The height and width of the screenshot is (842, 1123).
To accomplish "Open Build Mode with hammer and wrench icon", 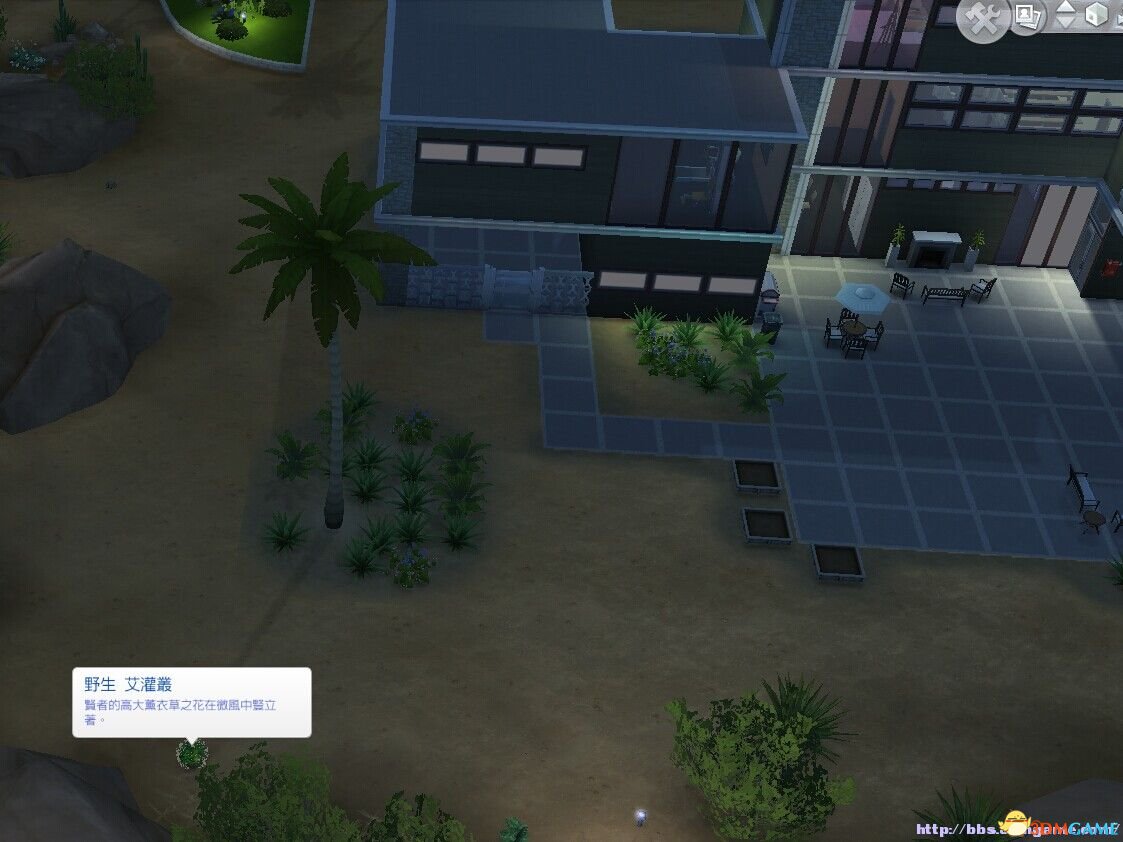I will pyautogui.click(x=983, y=20).
